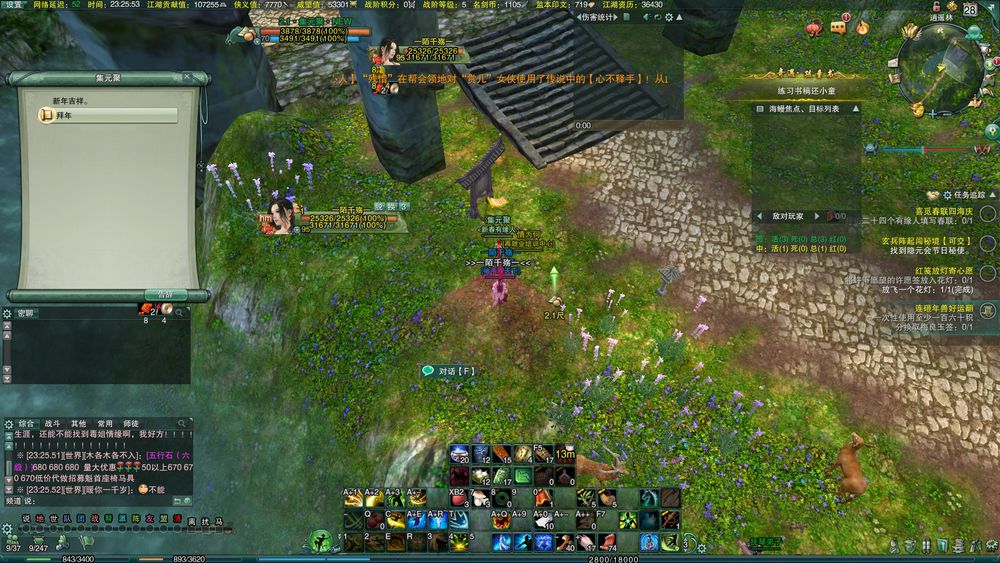Screen dimensions: 1000x563
Task: Click the 告辞 farewell button
Action: [165, 295]
